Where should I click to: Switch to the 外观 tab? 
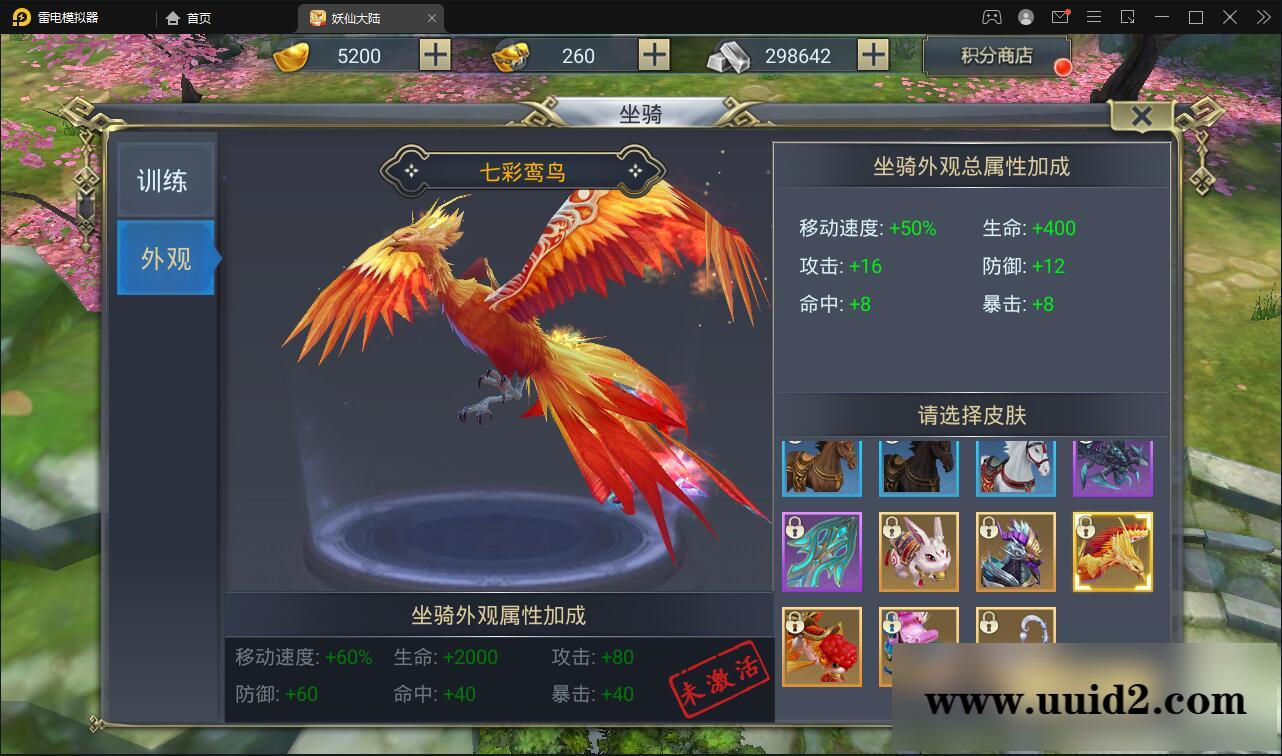pyautogui.click(x=165, y=258)
